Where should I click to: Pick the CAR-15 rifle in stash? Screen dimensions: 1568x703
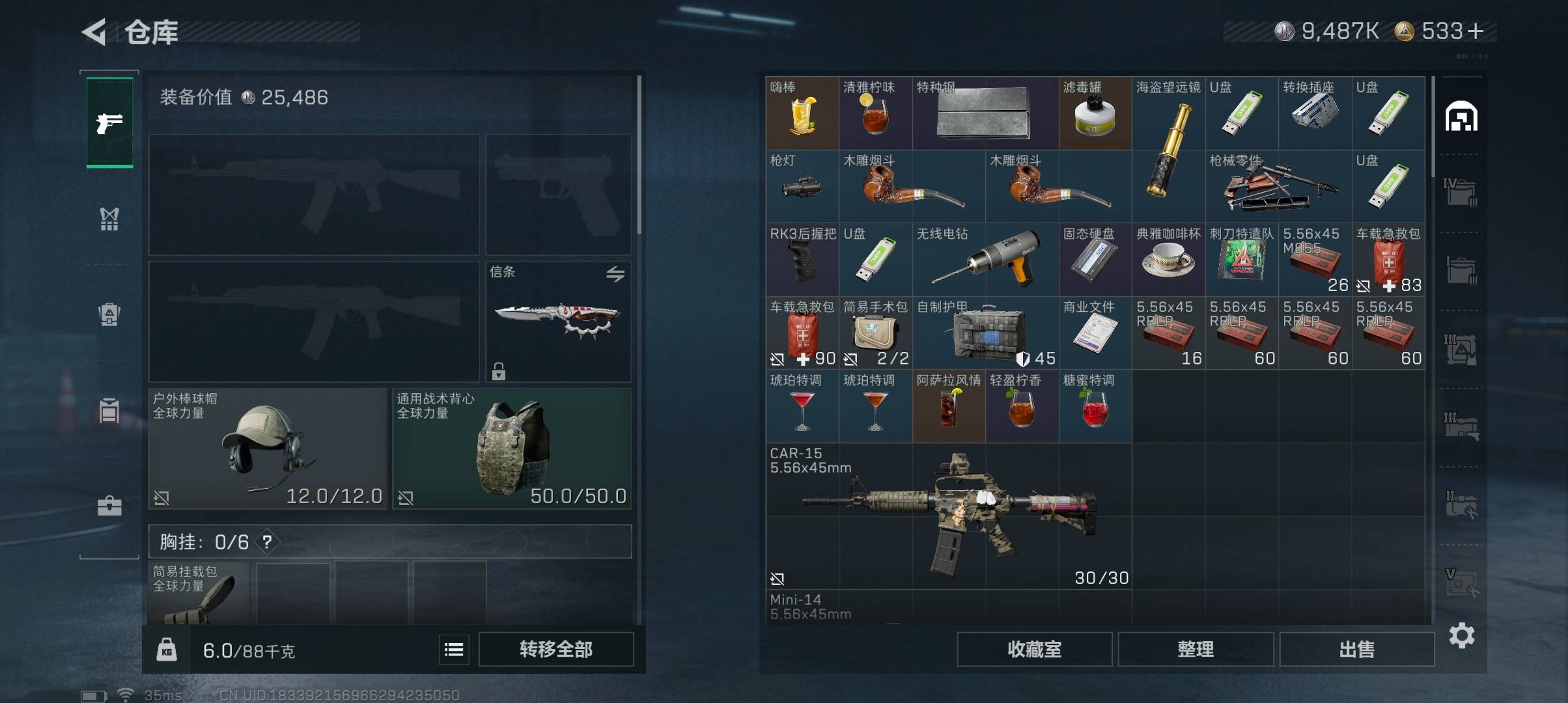(x=949, y=516)
